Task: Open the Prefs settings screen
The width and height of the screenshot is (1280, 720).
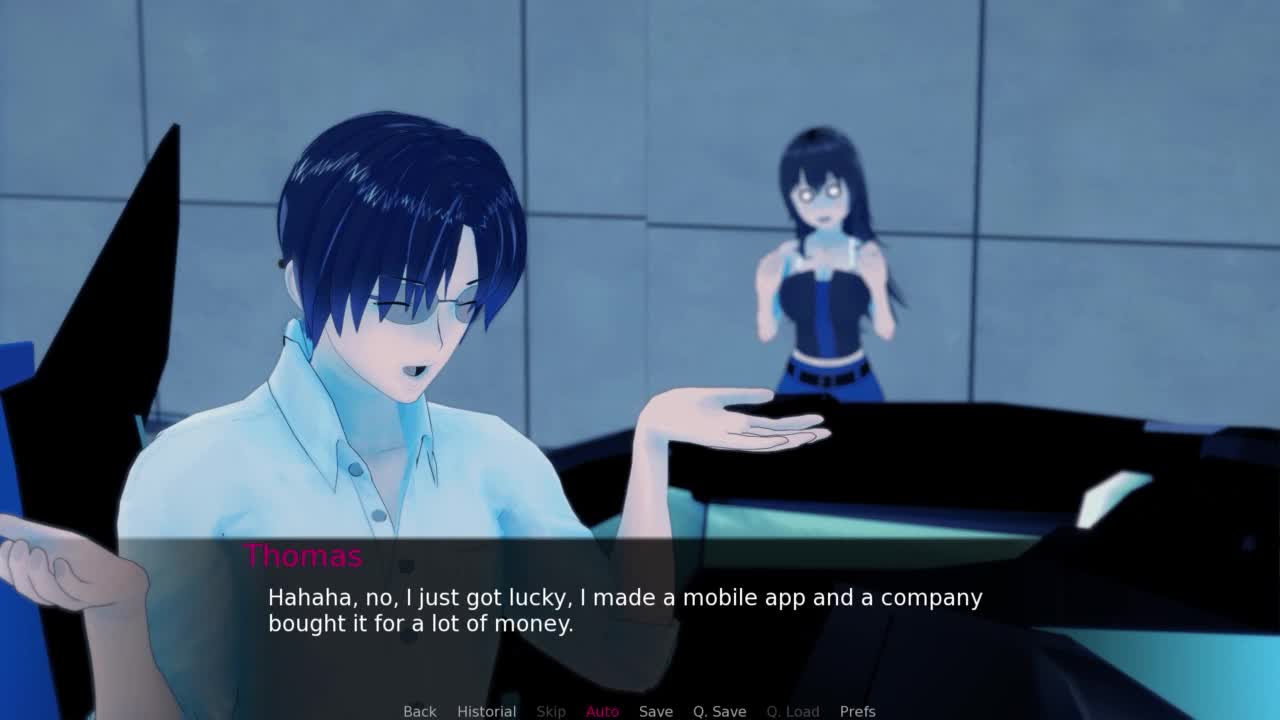Action: (858, 711)
